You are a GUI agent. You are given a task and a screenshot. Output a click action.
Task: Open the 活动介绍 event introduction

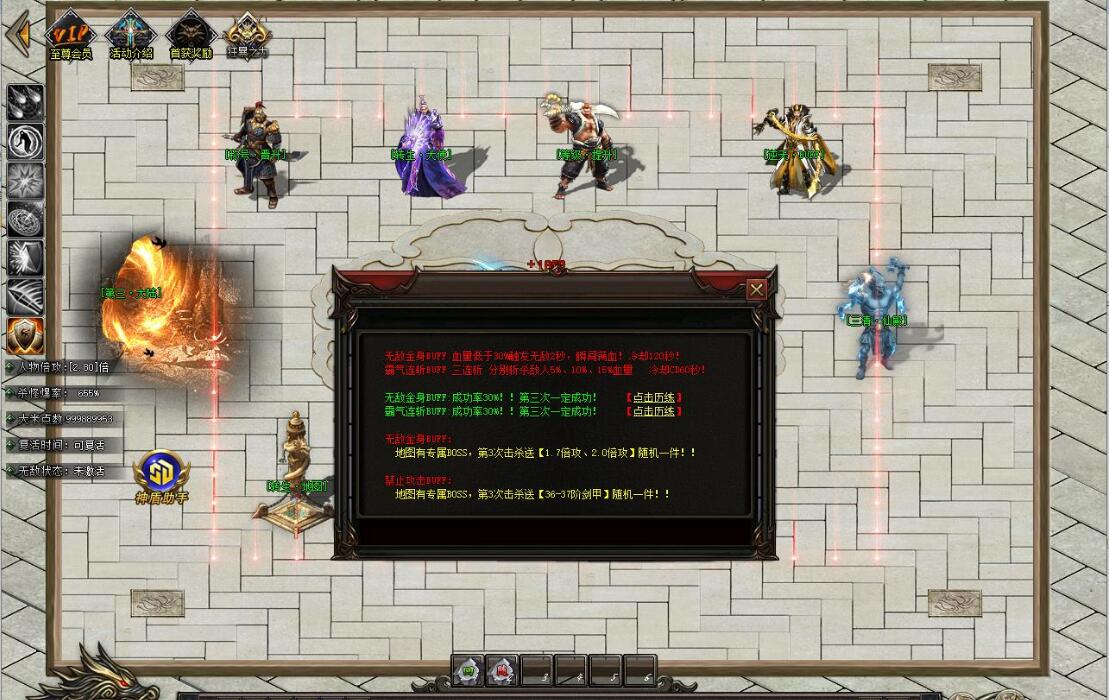[x=132, y=33]
